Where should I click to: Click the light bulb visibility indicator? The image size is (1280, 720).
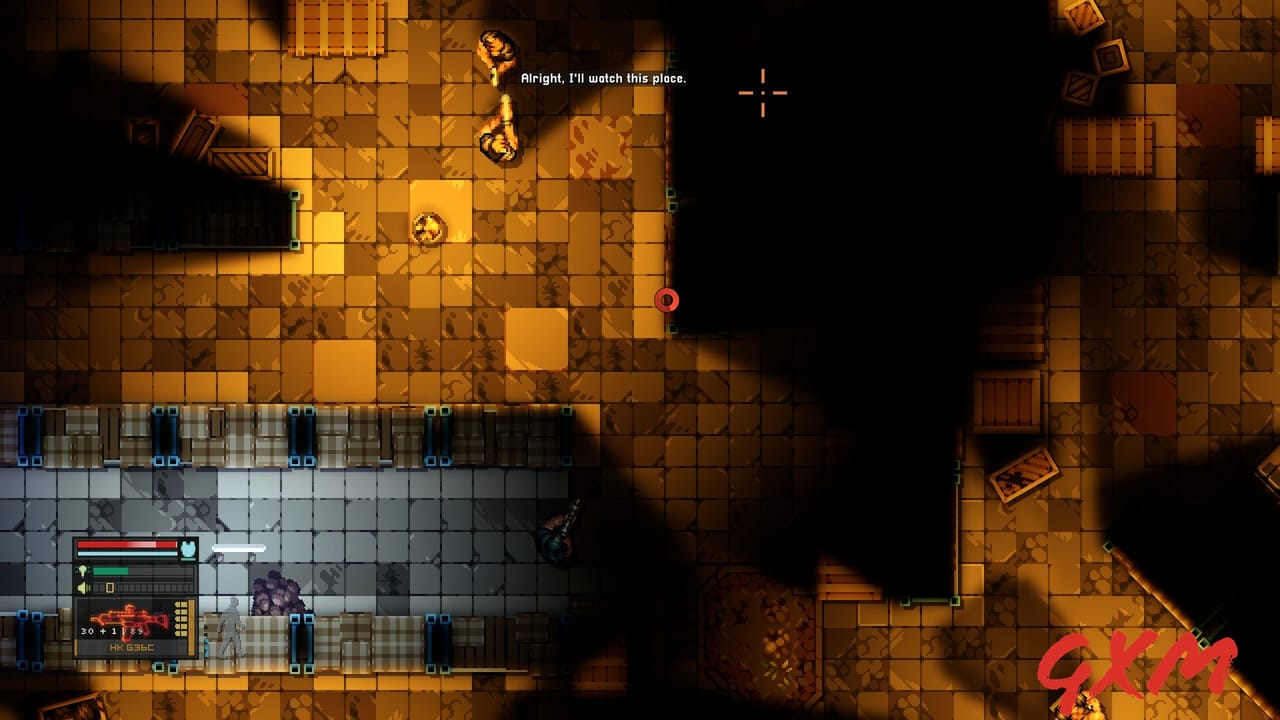click(x=83, y=571)
